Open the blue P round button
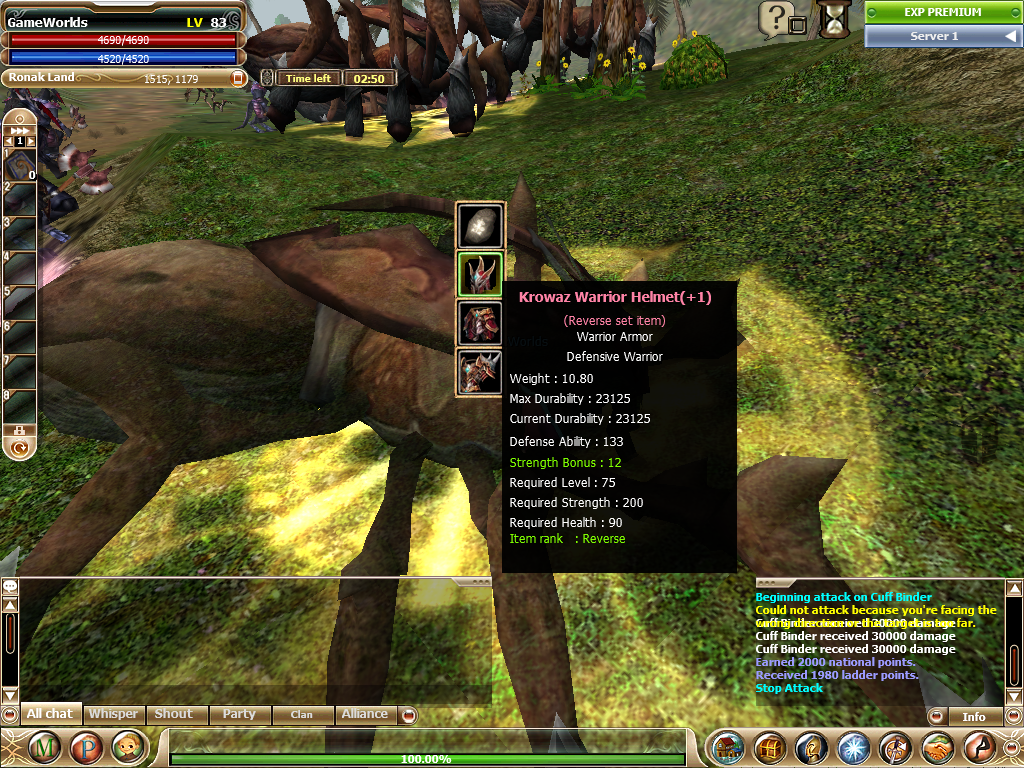 pyautogui.click(x=86, y=747)
